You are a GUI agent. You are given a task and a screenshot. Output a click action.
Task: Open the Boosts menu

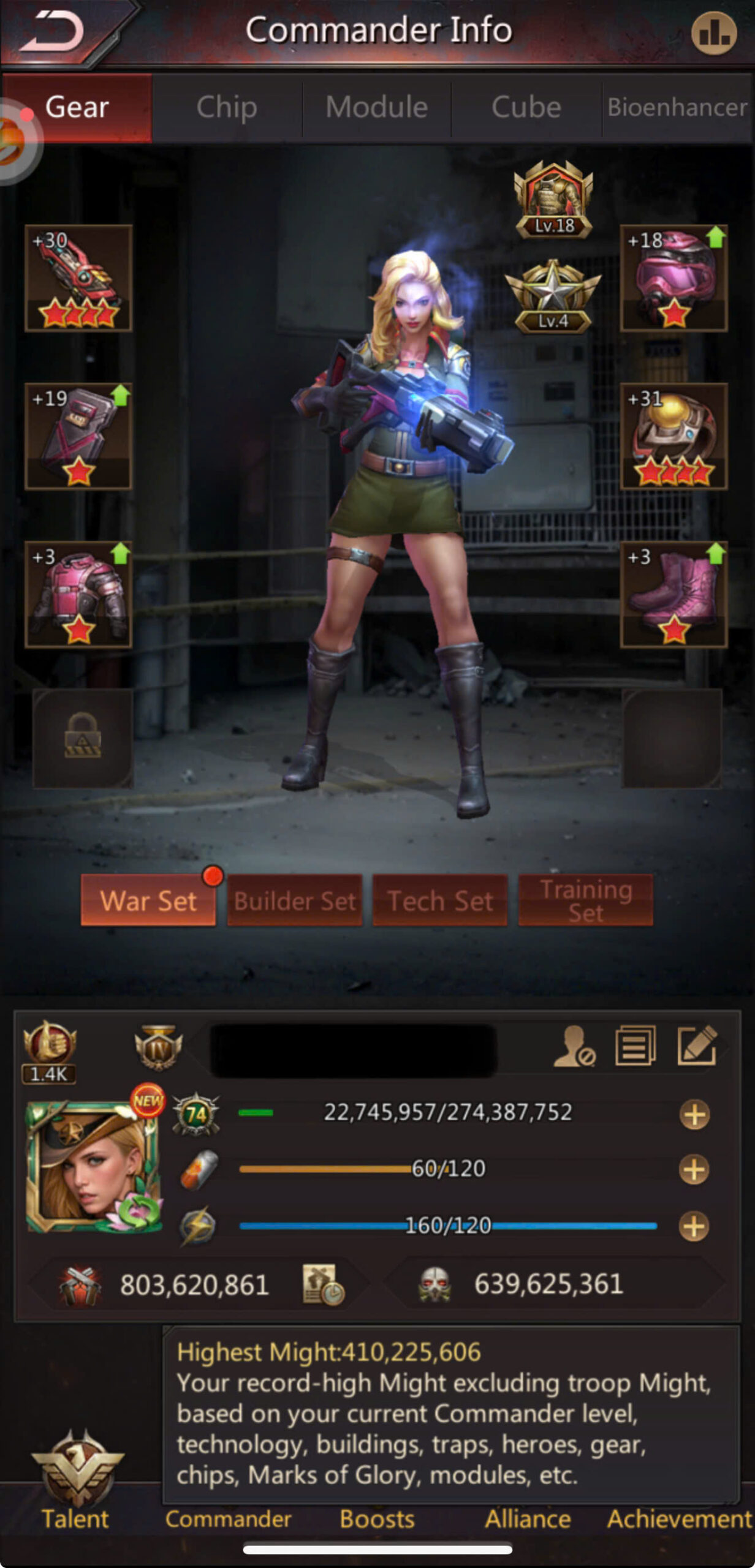[377, 1519]
